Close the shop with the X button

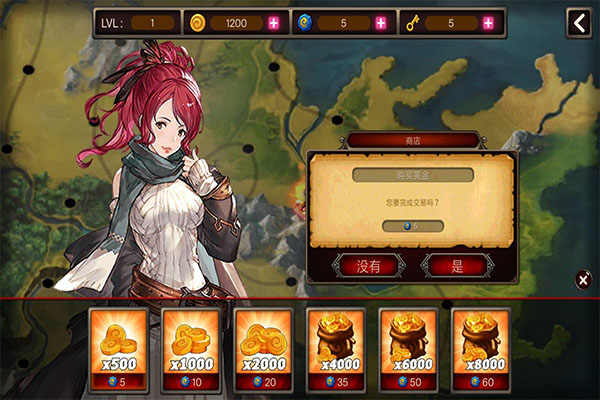(x=583, y=280)
